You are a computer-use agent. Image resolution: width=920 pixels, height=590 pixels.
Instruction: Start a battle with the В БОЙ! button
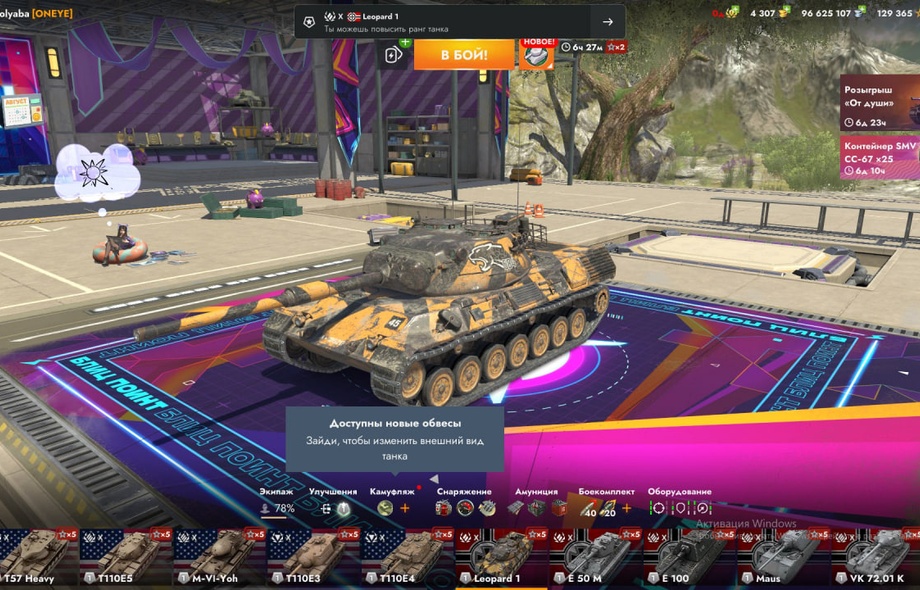pos(464,54)
